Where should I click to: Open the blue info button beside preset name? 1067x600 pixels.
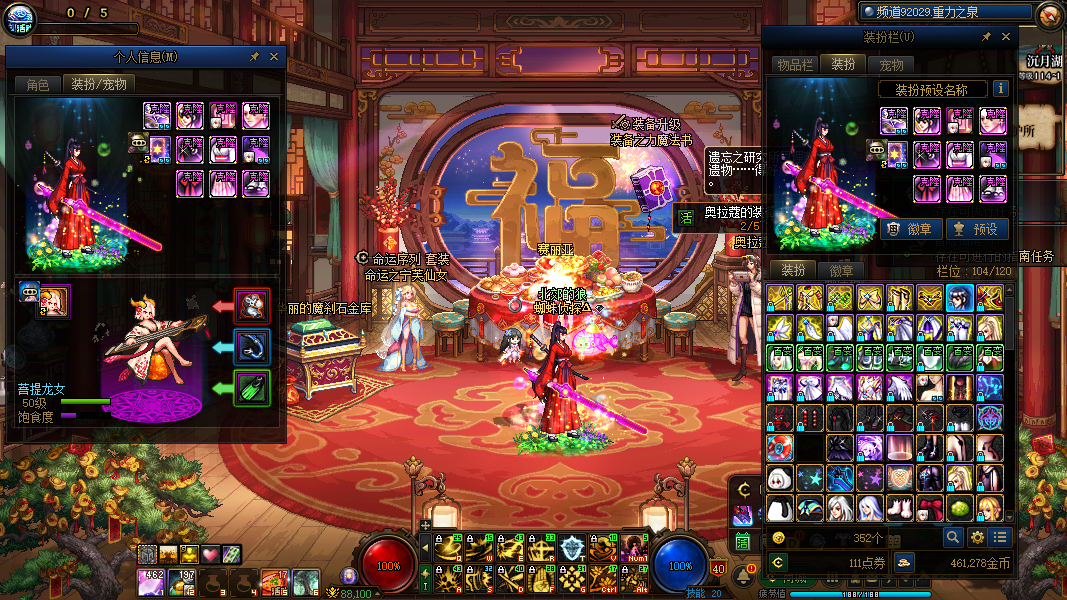pyautogui.click(x=1000, y=89)
